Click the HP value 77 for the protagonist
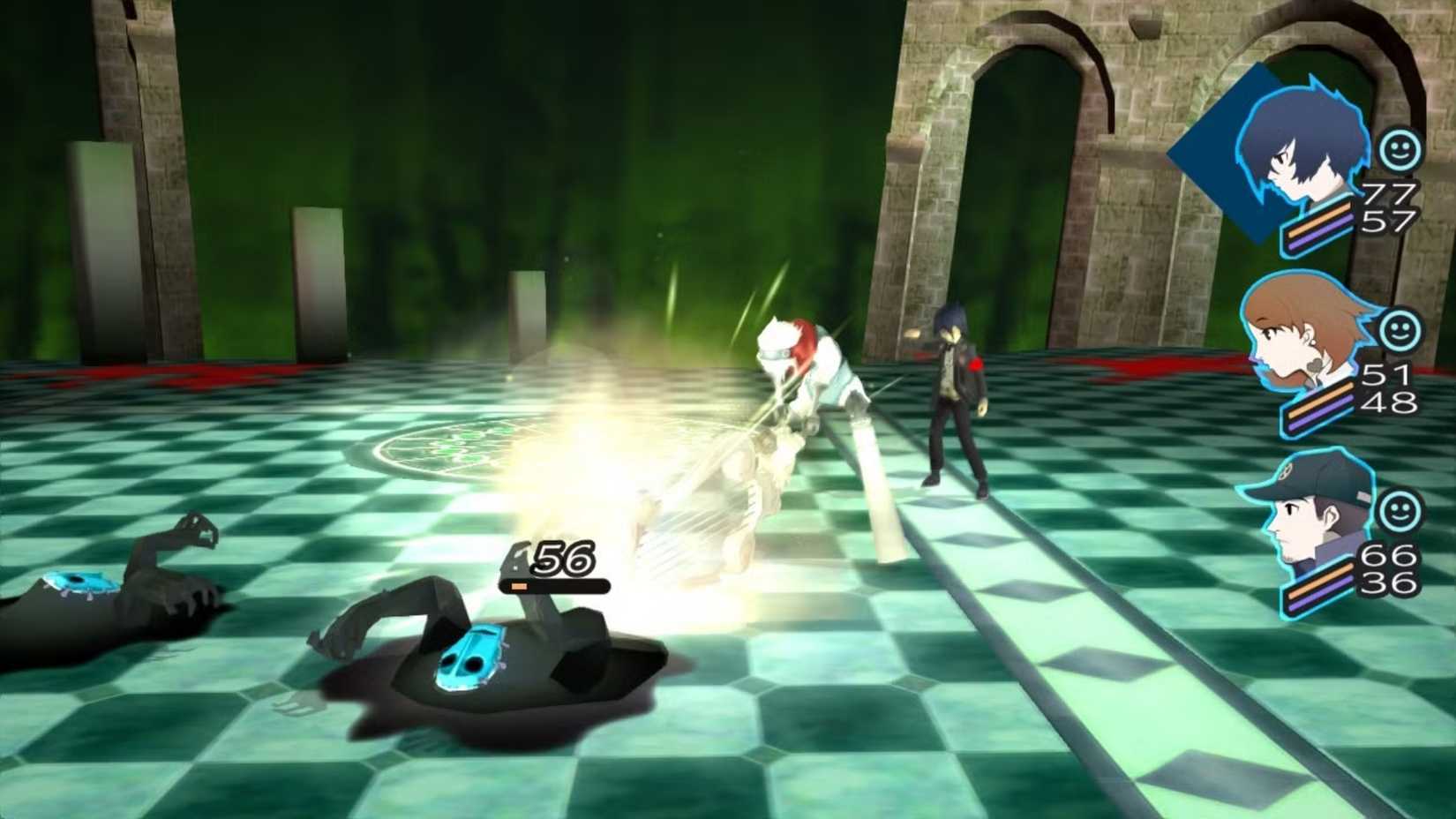Viewport: 1456px width, 819px height. pyautogui.click(x=1390, y=192)
